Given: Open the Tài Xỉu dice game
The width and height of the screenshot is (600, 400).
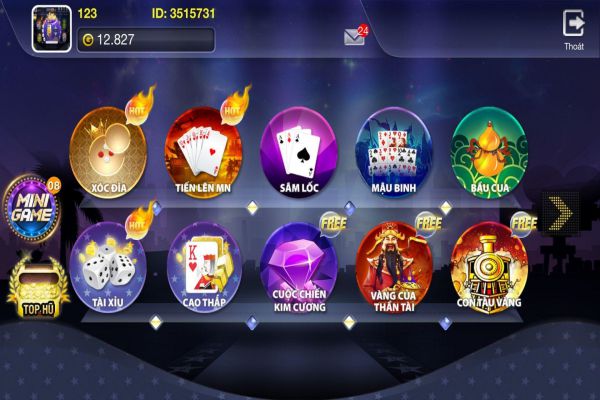Looking at the screenshot, I should (x=108, y=262).
